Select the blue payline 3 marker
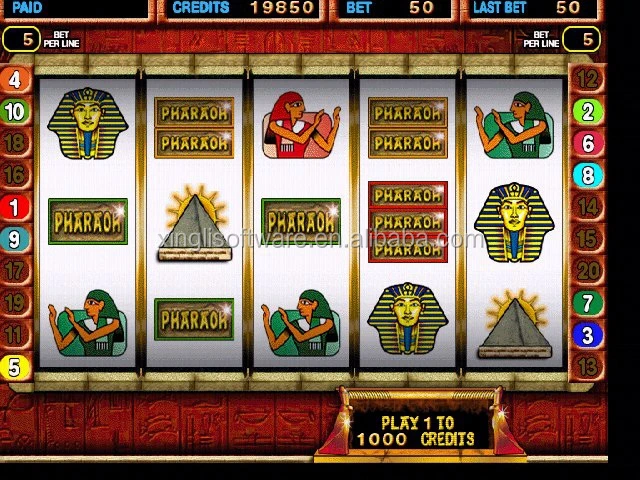The height and width of the screenshot is (480, 640). [x=588, y=335]
